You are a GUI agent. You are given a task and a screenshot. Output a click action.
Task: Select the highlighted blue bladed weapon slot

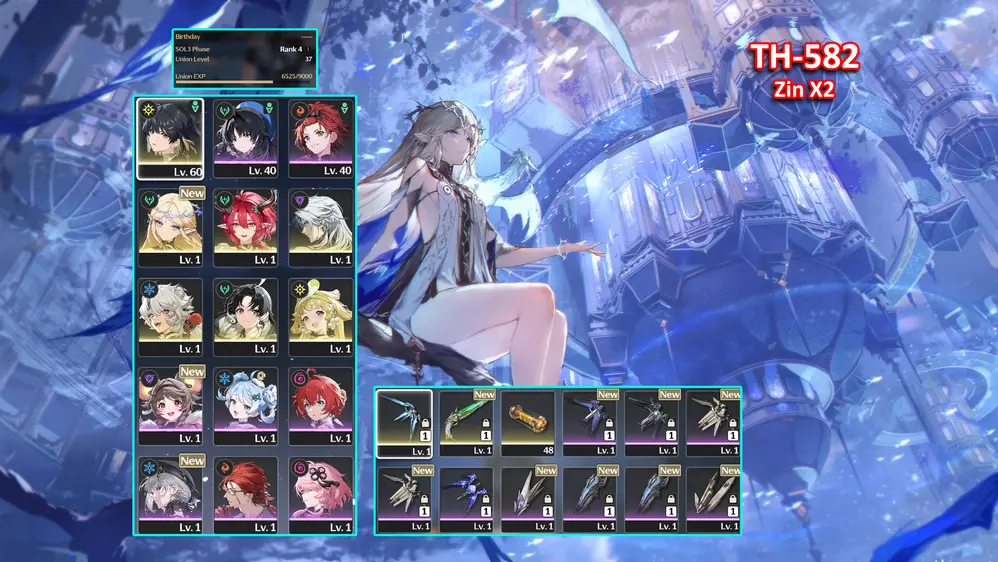(405, 422)
